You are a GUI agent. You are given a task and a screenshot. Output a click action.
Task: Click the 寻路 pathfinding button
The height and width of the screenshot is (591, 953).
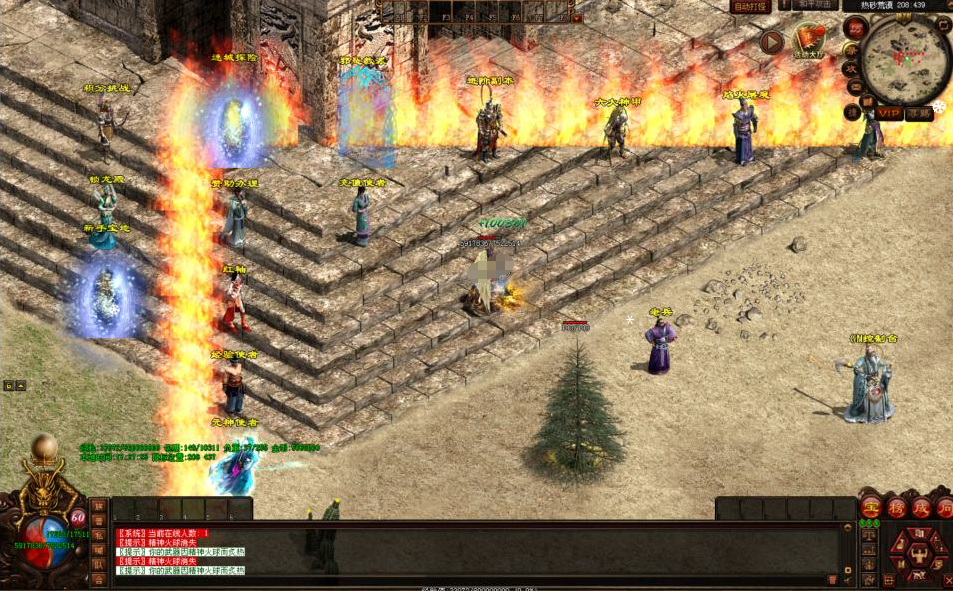[919, 114]
